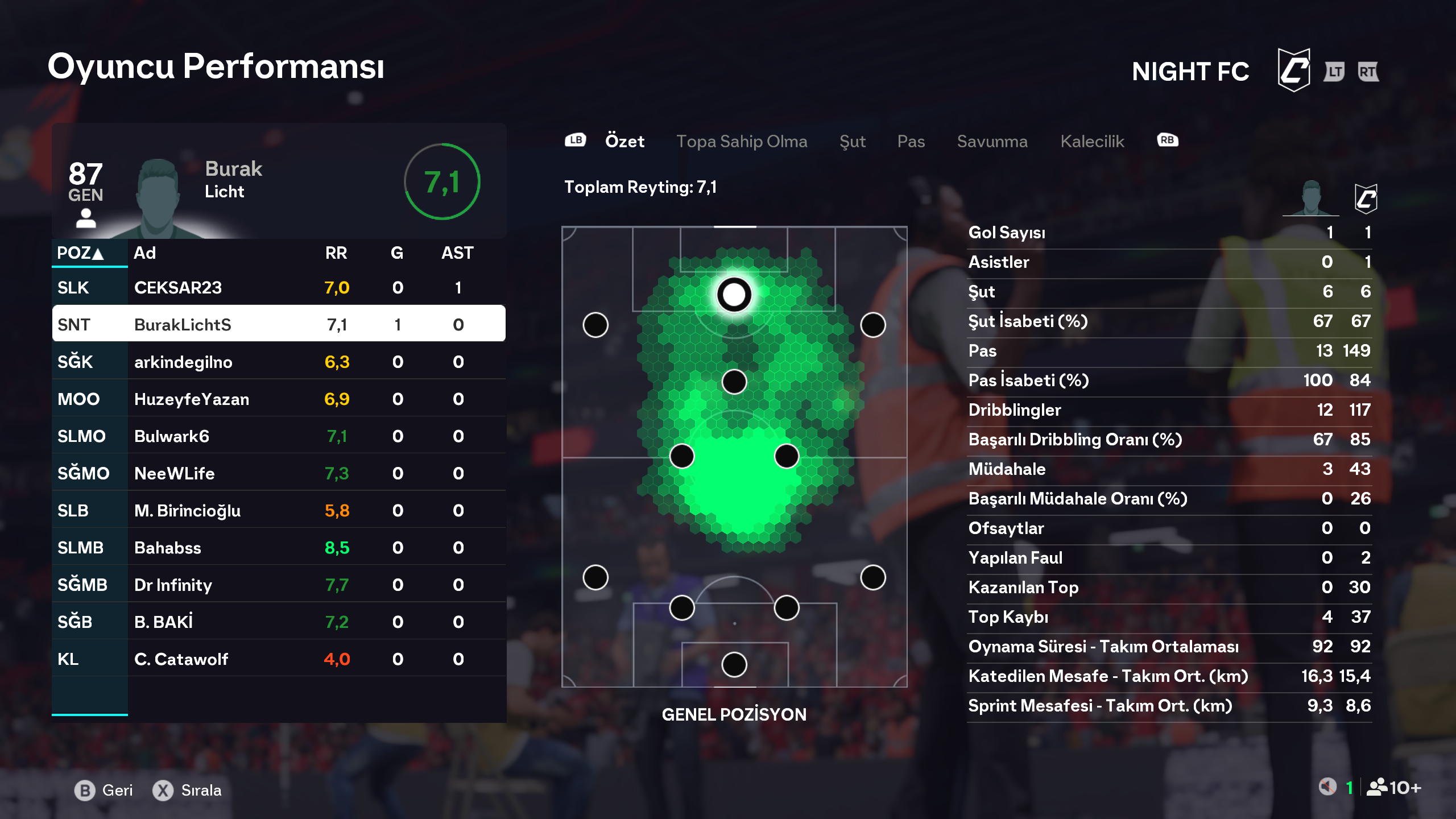Pick the Bulwark6 player row
This screenshot has width=1456, height=819.
(x=279, y=436)
